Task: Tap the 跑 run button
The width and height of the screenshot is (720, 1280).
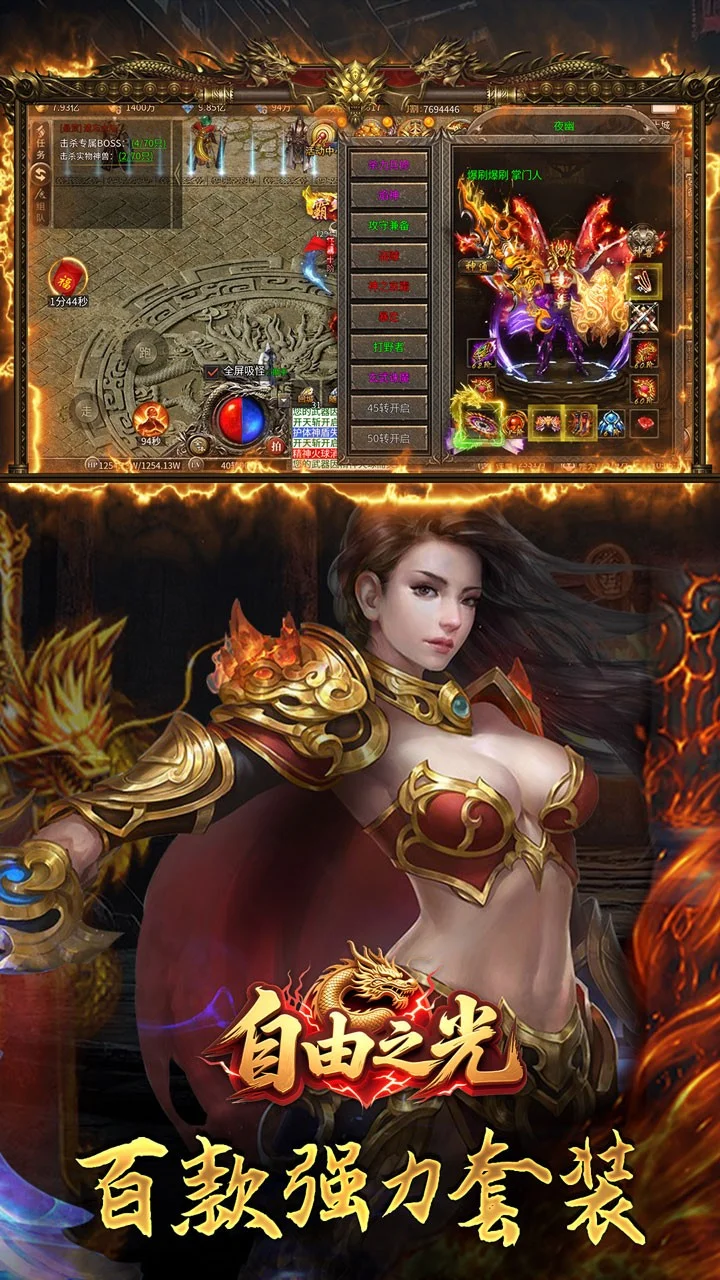Action: tap(148, 352)
